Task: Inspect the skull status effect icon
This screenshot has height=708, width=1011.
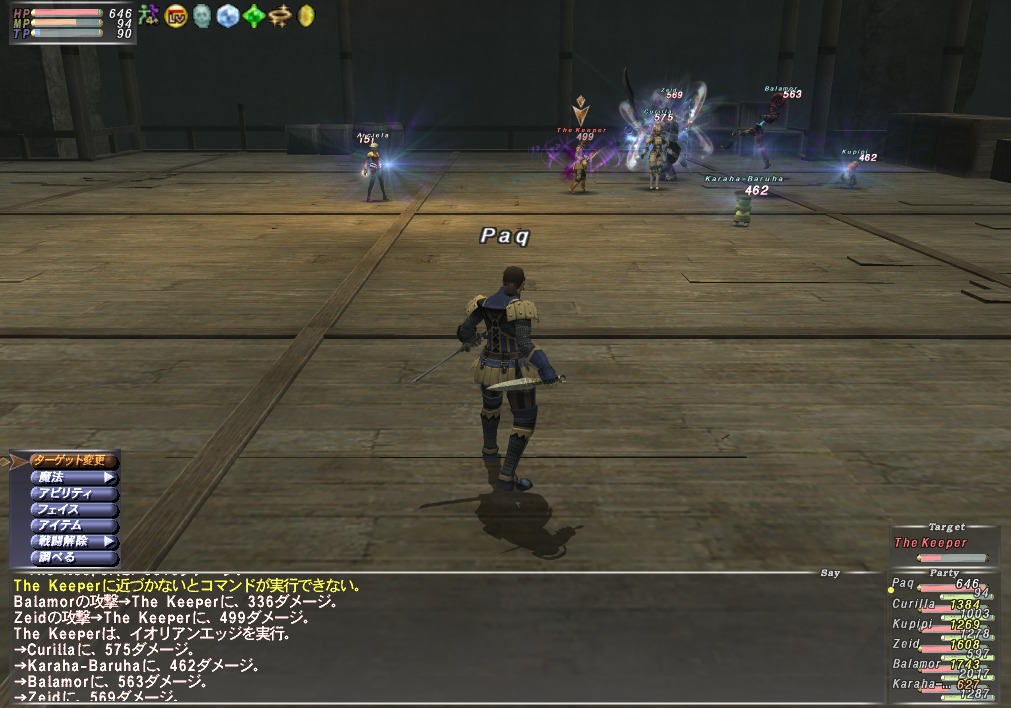Action: click(202, 15)
